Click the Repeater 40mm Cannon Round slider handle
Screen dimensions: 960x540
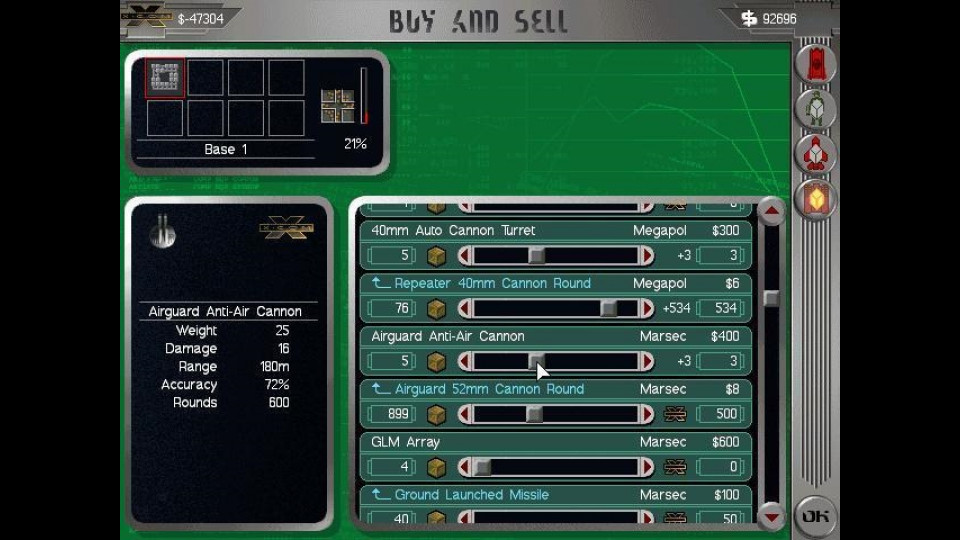(608, 309)
